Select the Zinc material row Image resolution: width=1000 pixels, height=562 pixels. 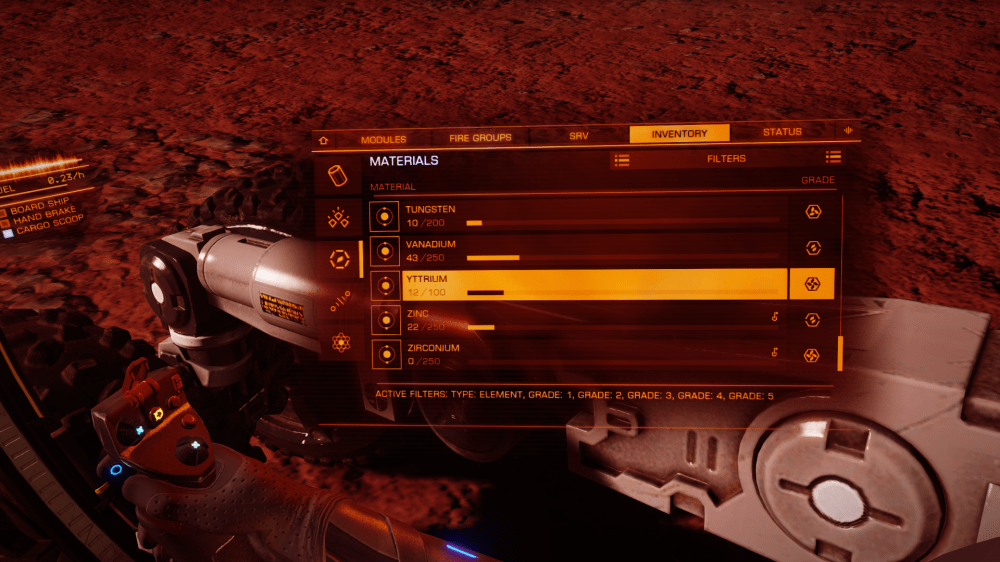point(592,320)
